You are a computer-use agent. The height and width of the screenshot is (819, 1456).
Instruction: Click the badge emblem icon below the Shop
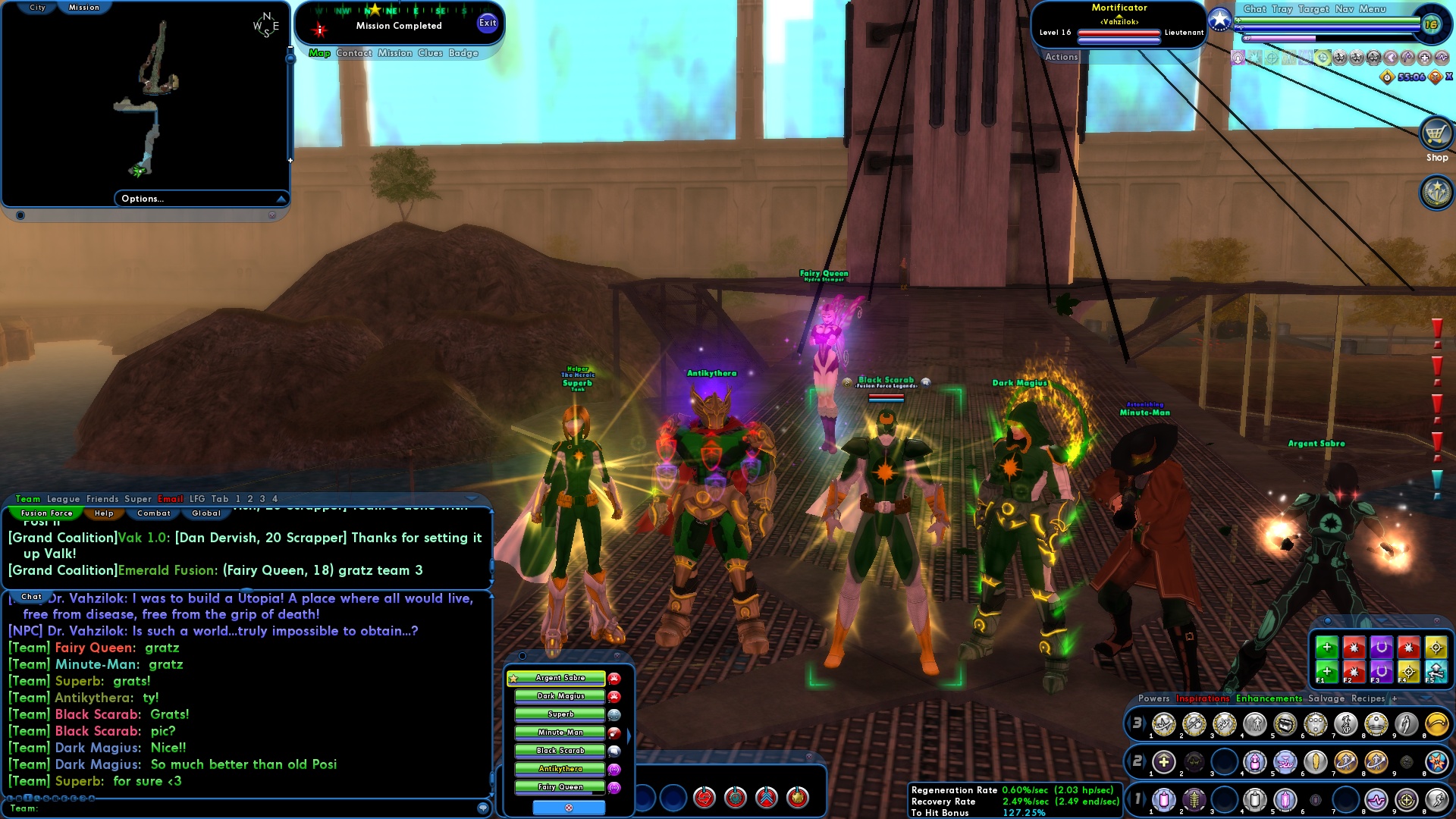[1436, 191]
